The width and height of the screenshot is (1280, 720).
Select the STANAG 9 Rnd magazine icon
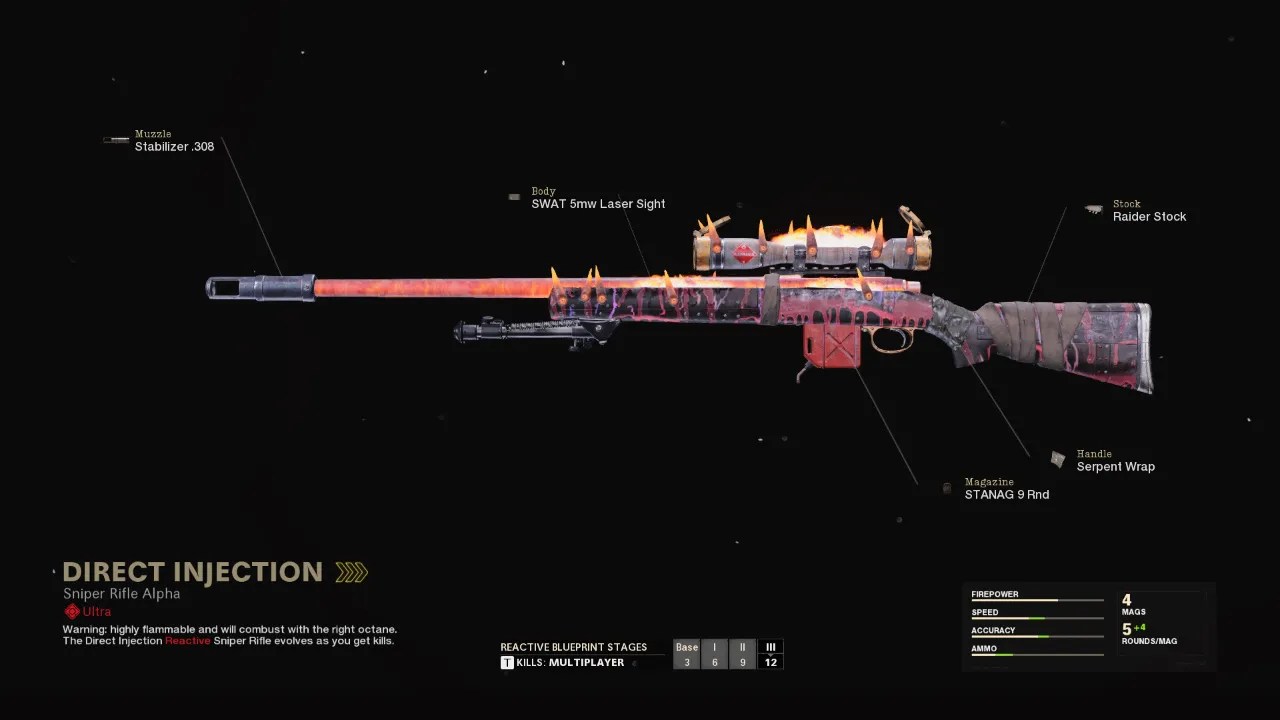tap(947, 488)
